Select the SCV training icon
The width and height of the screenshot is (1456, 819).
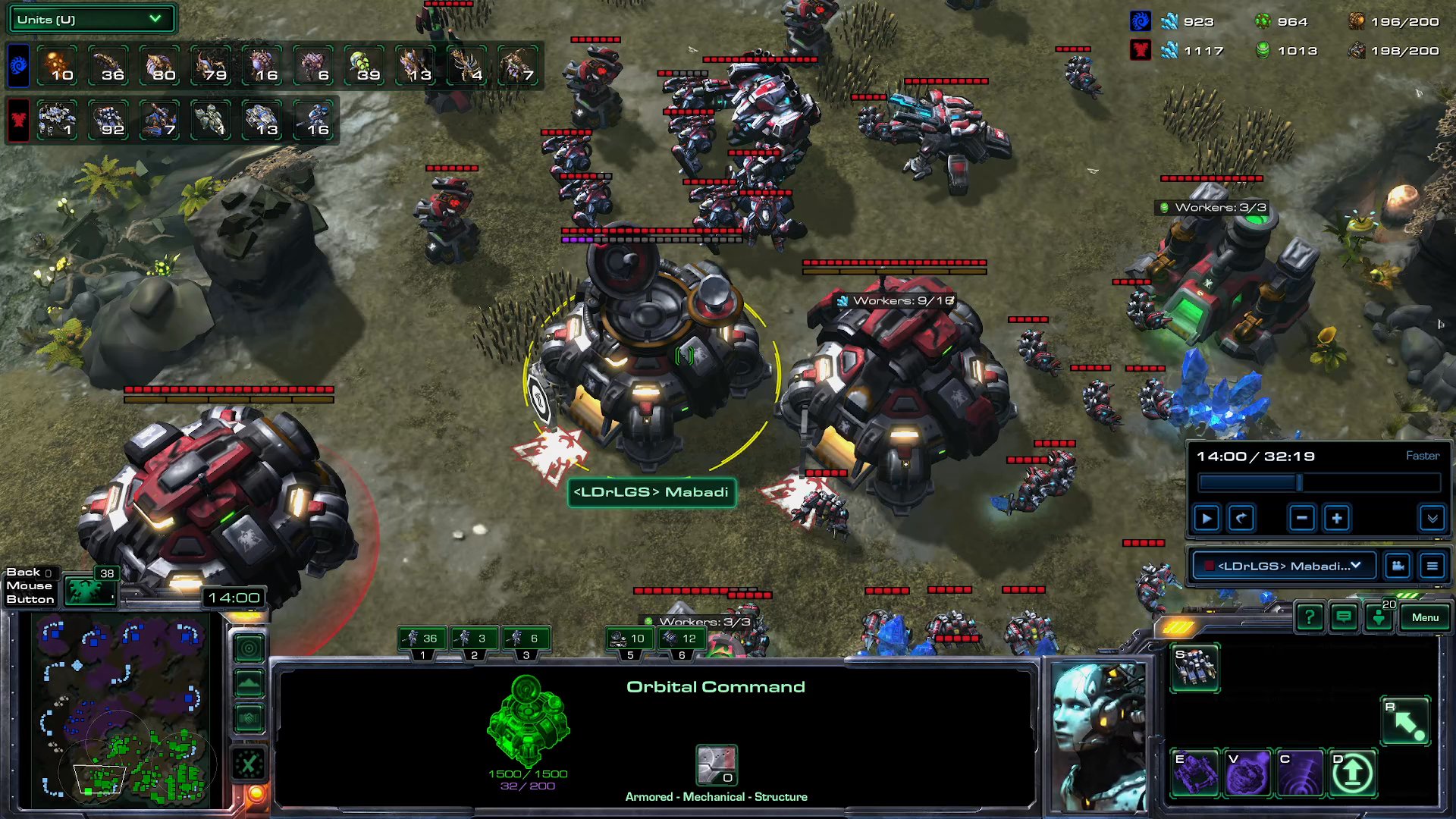(1197, 667)
